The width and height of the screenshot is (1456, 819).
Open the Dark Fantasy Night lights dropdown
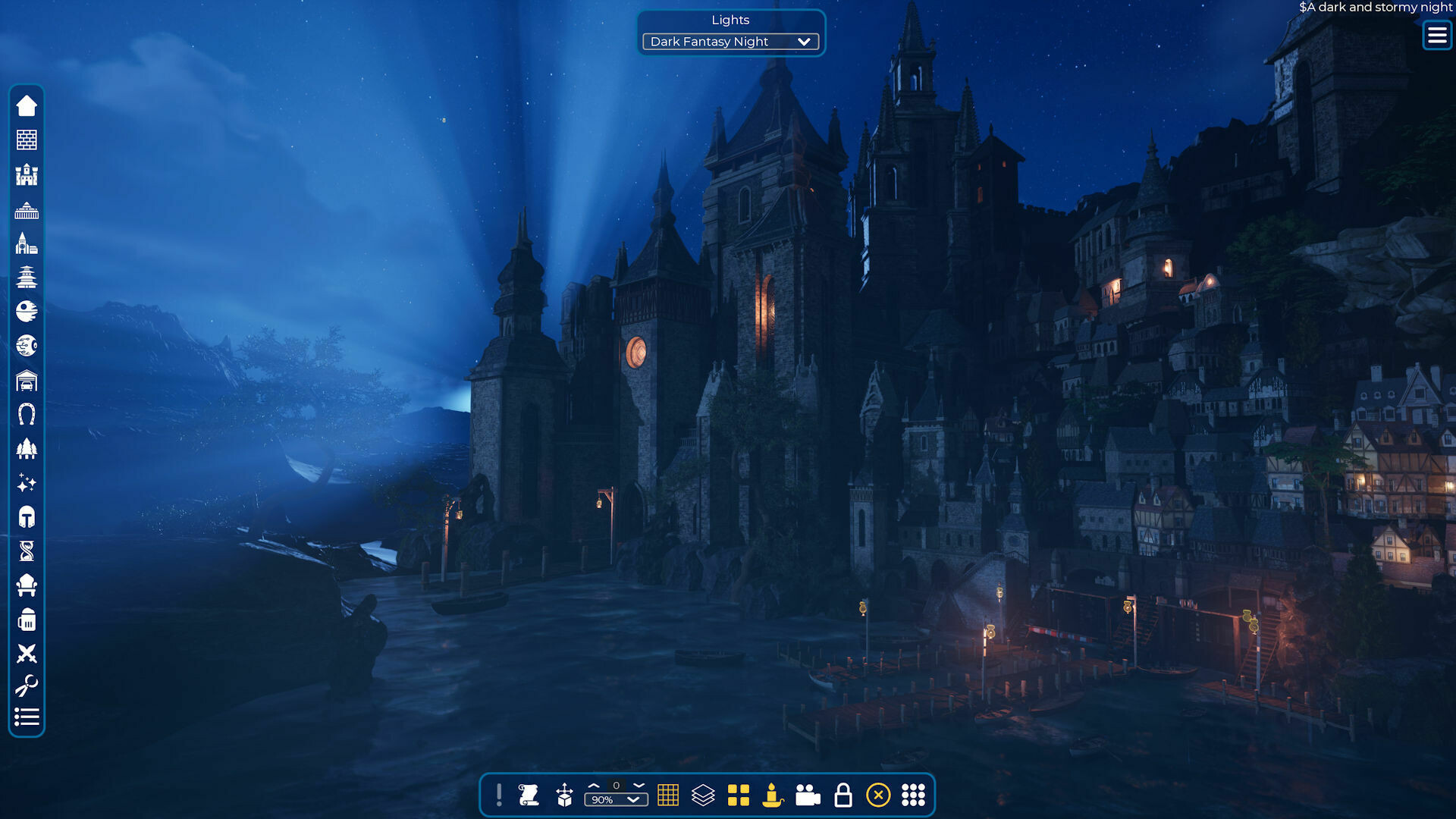tap(730, 42)
